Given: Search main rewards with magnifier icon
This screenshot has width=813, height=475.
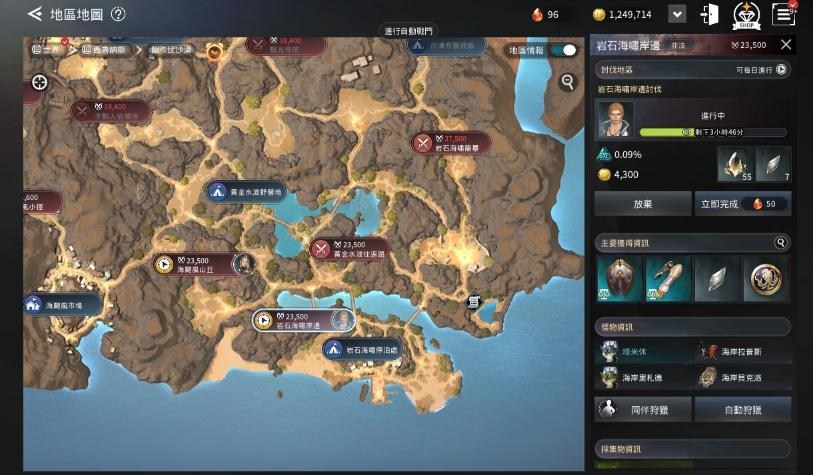Looking at the screenshot, I should [x=780, y=243].
